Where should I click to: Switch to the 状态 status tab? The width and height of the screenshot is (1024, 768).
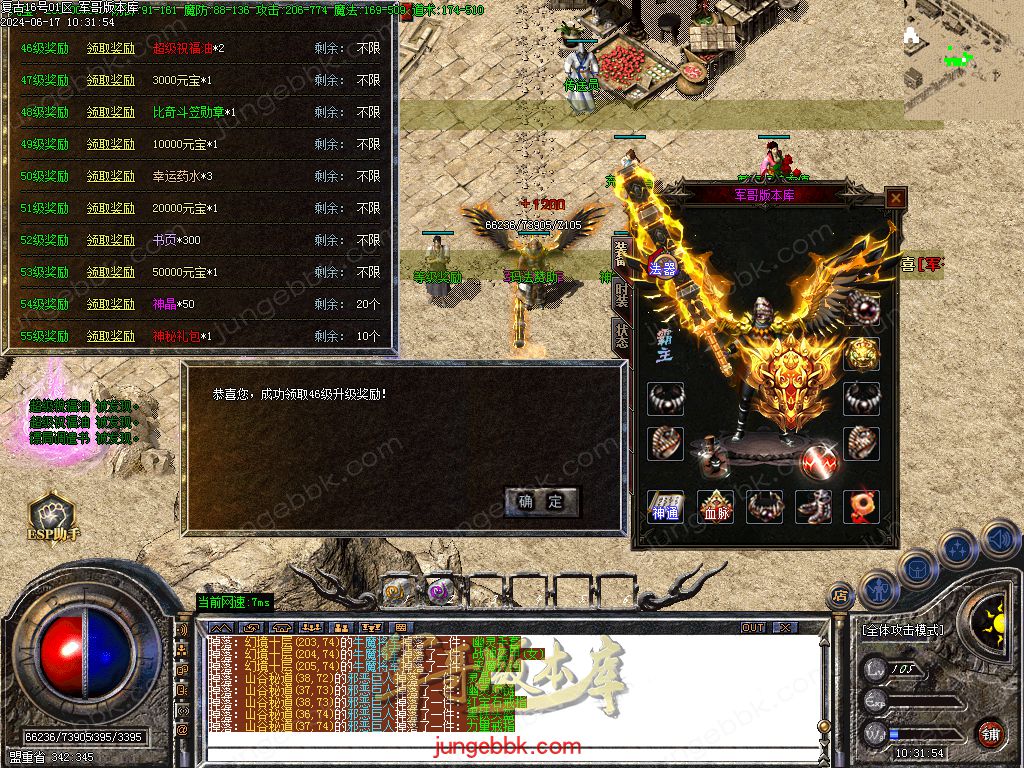coord(621,336)
